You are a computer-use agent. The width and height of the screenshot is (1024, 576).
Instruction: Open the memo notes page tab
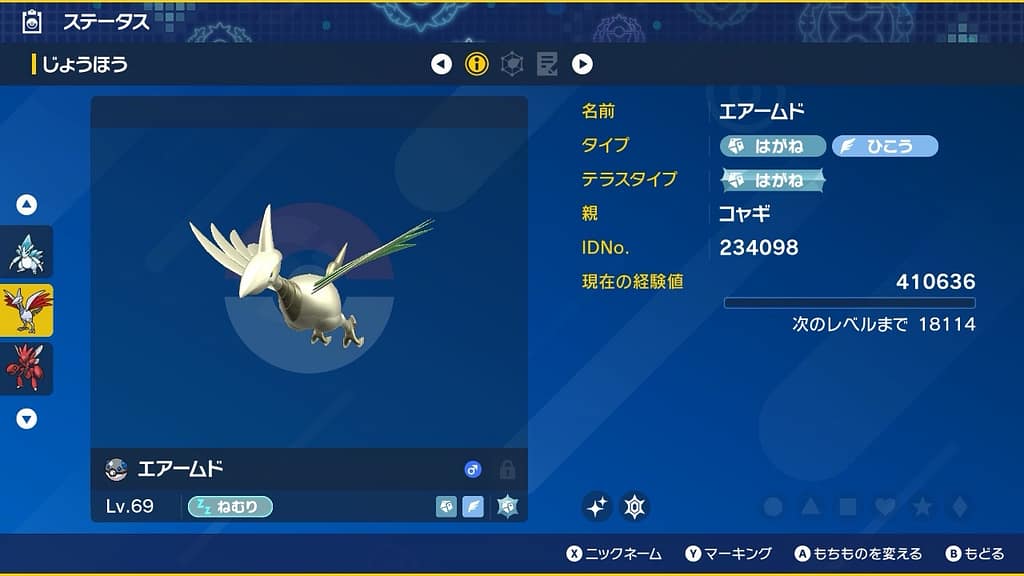click(547, 65)
